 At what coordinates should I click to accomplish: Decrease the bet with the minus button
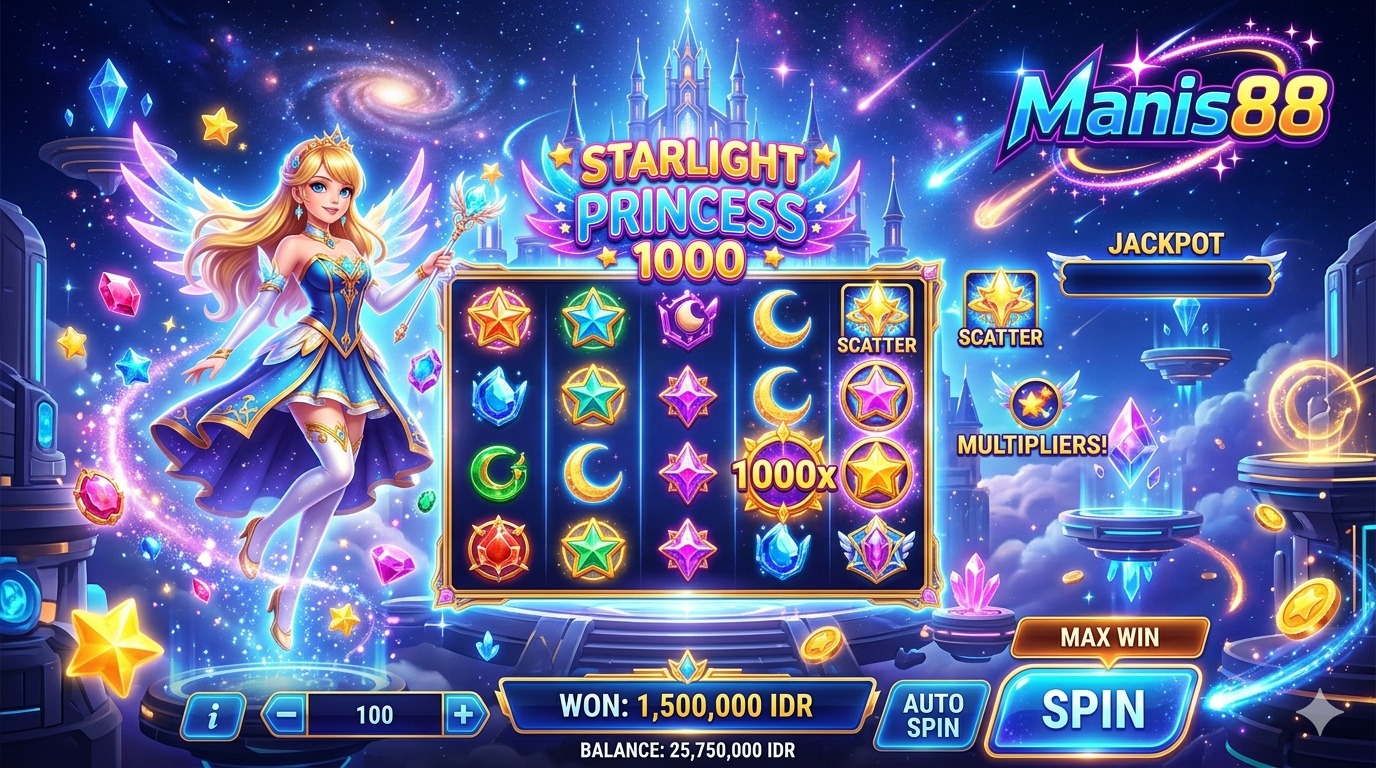pyautogui.click(x=286, y=715)
